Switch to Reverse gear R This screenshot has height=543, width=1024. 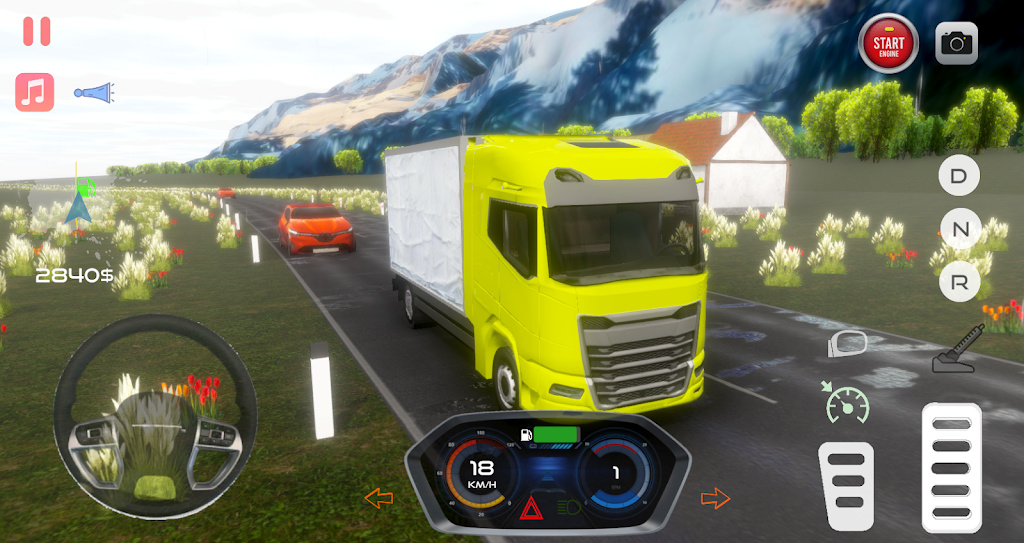click(x=959, y=282)
